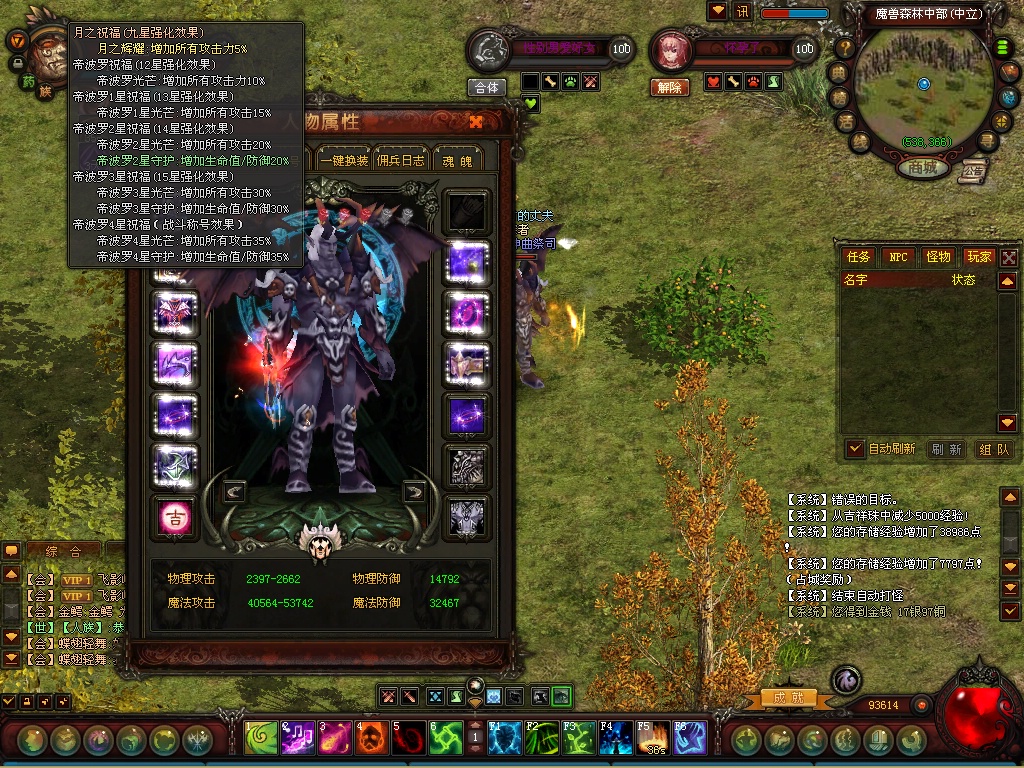Switch to the 怪物 monster tab

coord(938,257)
